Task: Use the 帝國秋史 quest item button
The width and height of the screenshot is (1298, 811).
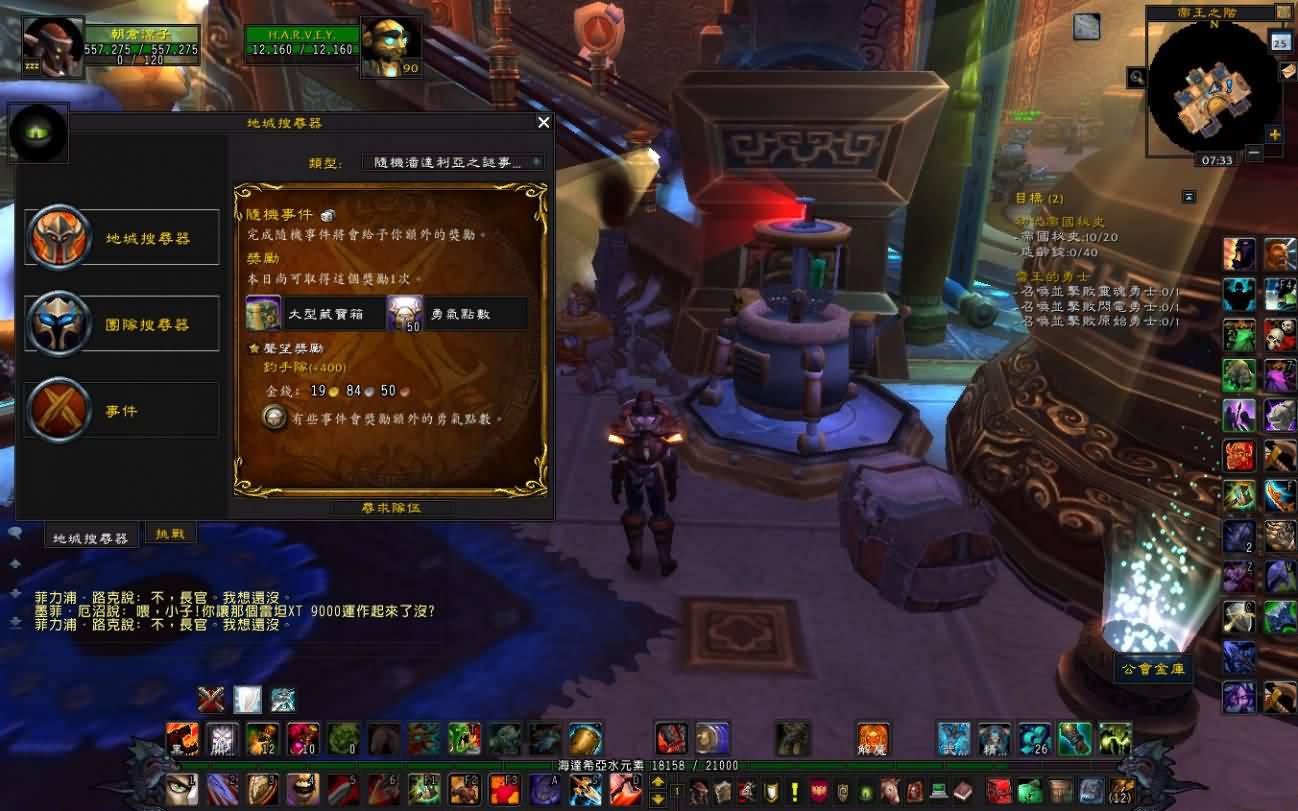Action: pyautogui.click(x=1086, y=27)
